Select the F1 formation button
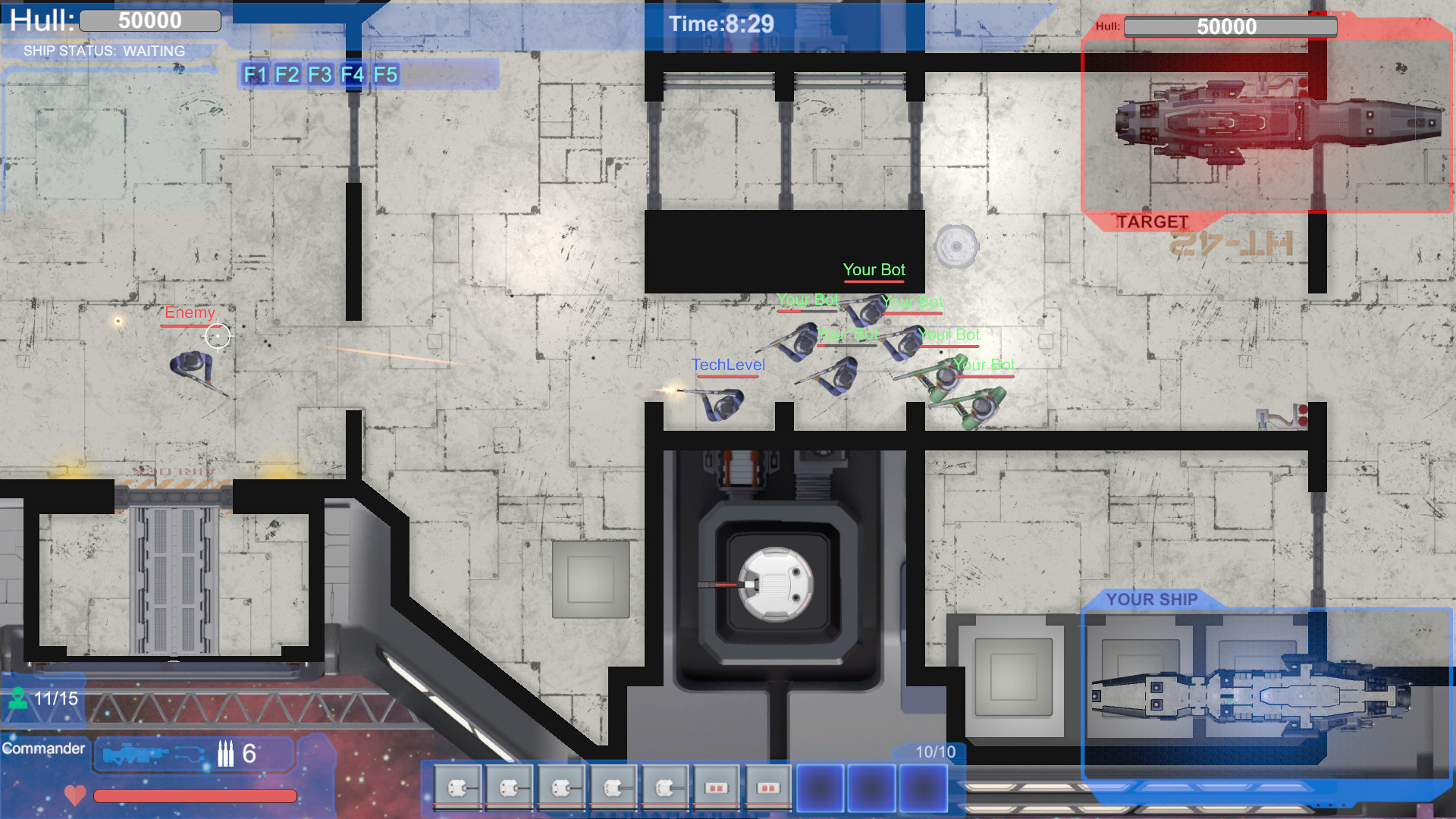Image resolution: width=1456 pixels, height=819 pixels. point(256,75)
